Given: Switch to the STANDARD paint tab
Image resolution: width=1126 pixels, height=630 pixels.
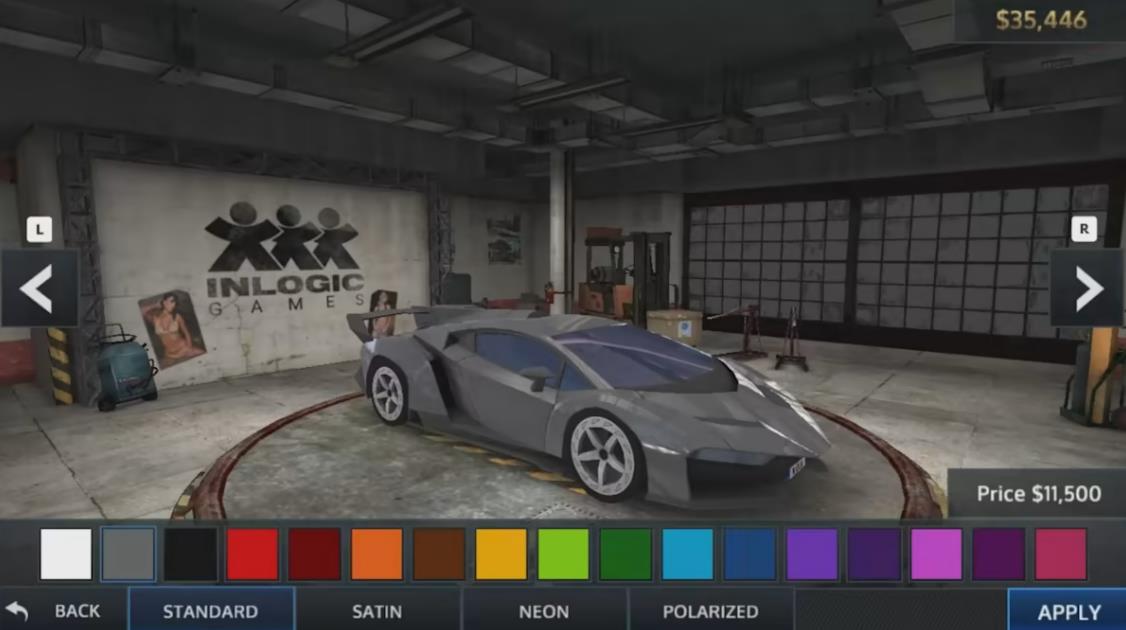Looking at the screenshot, I should point(211,610).
